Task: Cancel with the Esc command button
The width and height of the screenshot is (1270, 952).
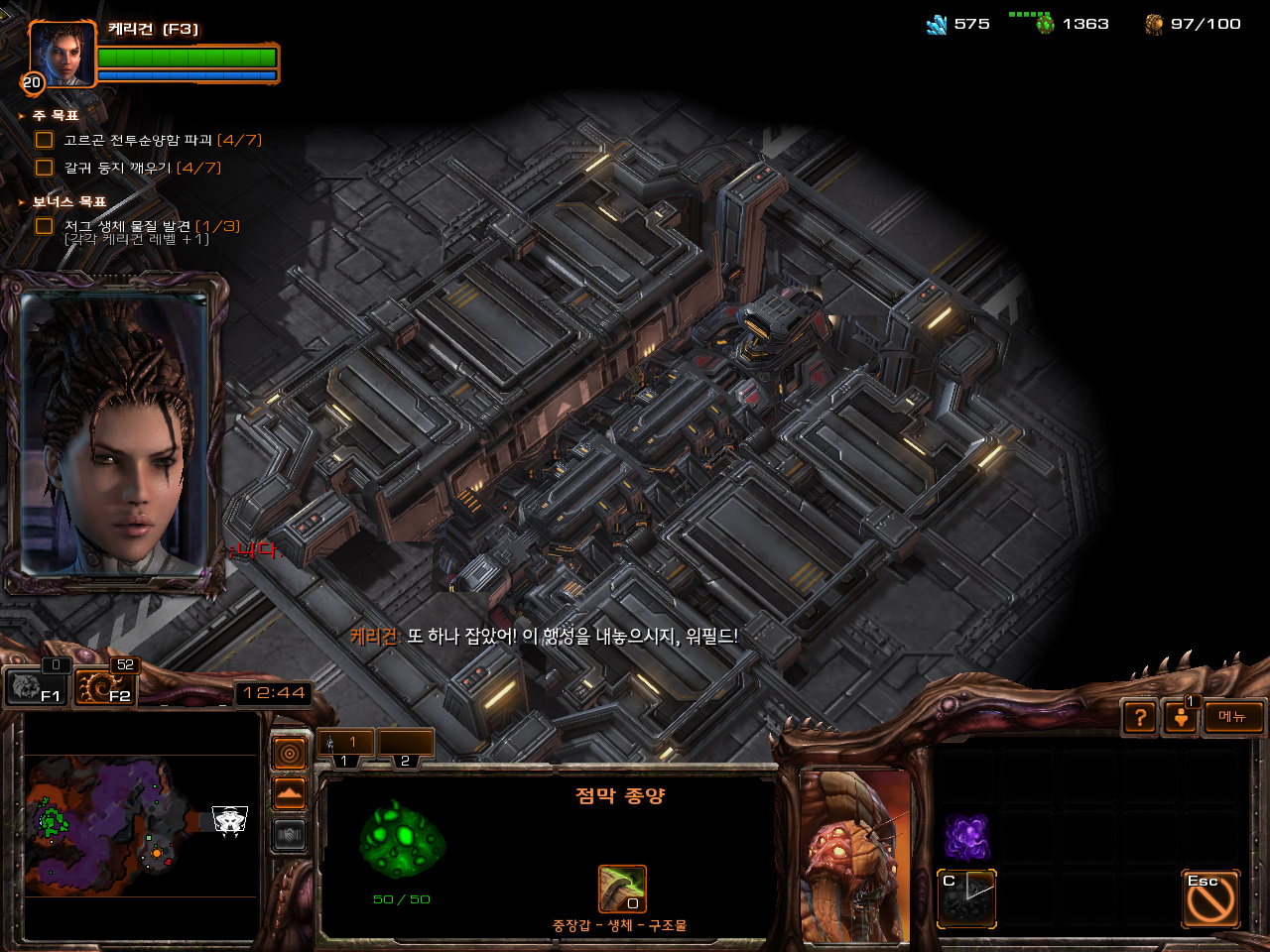Action: pos(1210,898)
